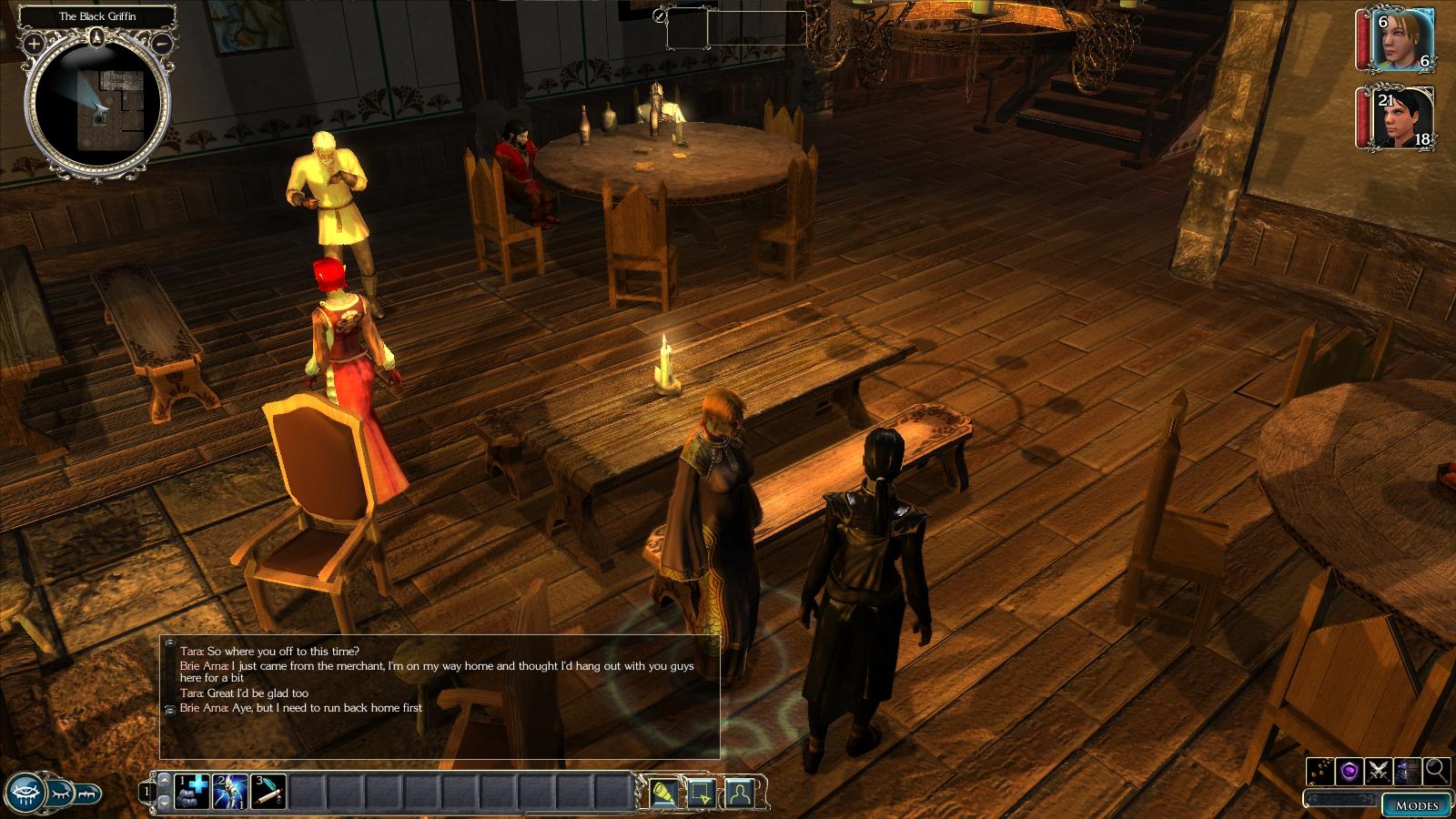The image size is (1456, 819).
Task: Toggle the dashed-box marquee selection tool
Action: 702,793
